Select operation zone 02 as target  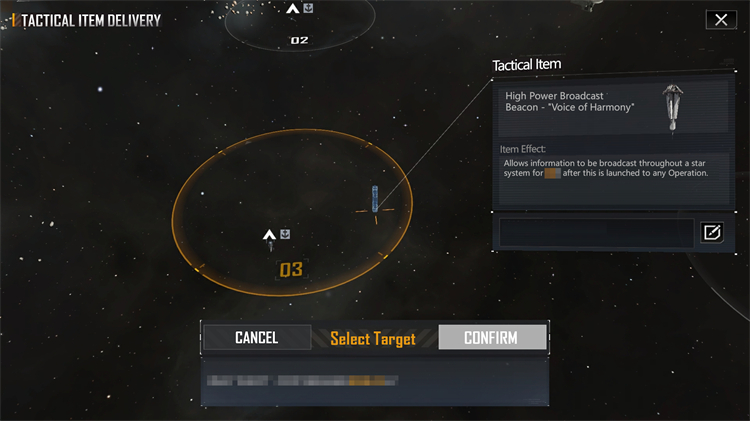click(x=299, y=40)
